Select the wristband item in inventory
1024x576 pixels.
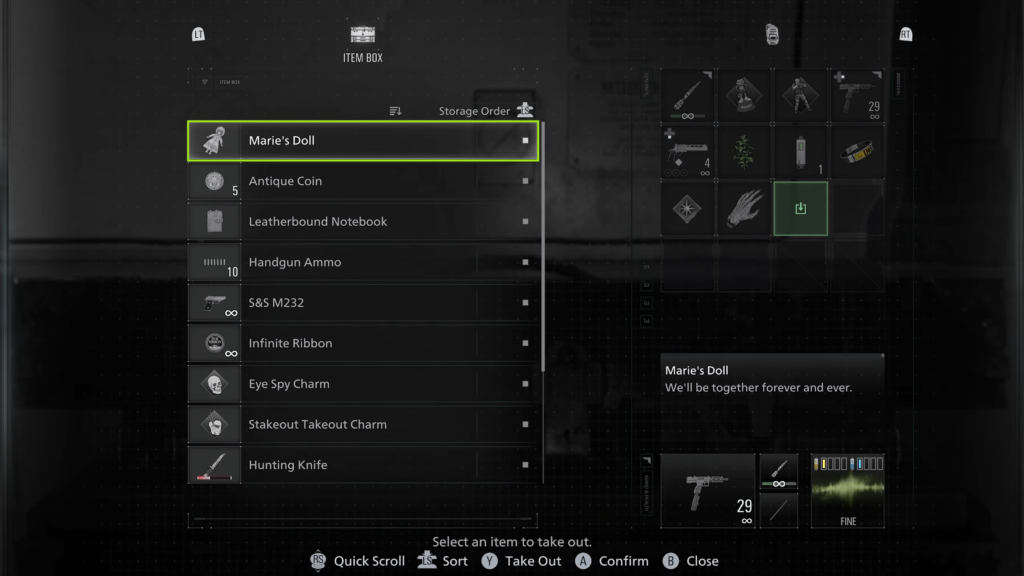point(858,153)
